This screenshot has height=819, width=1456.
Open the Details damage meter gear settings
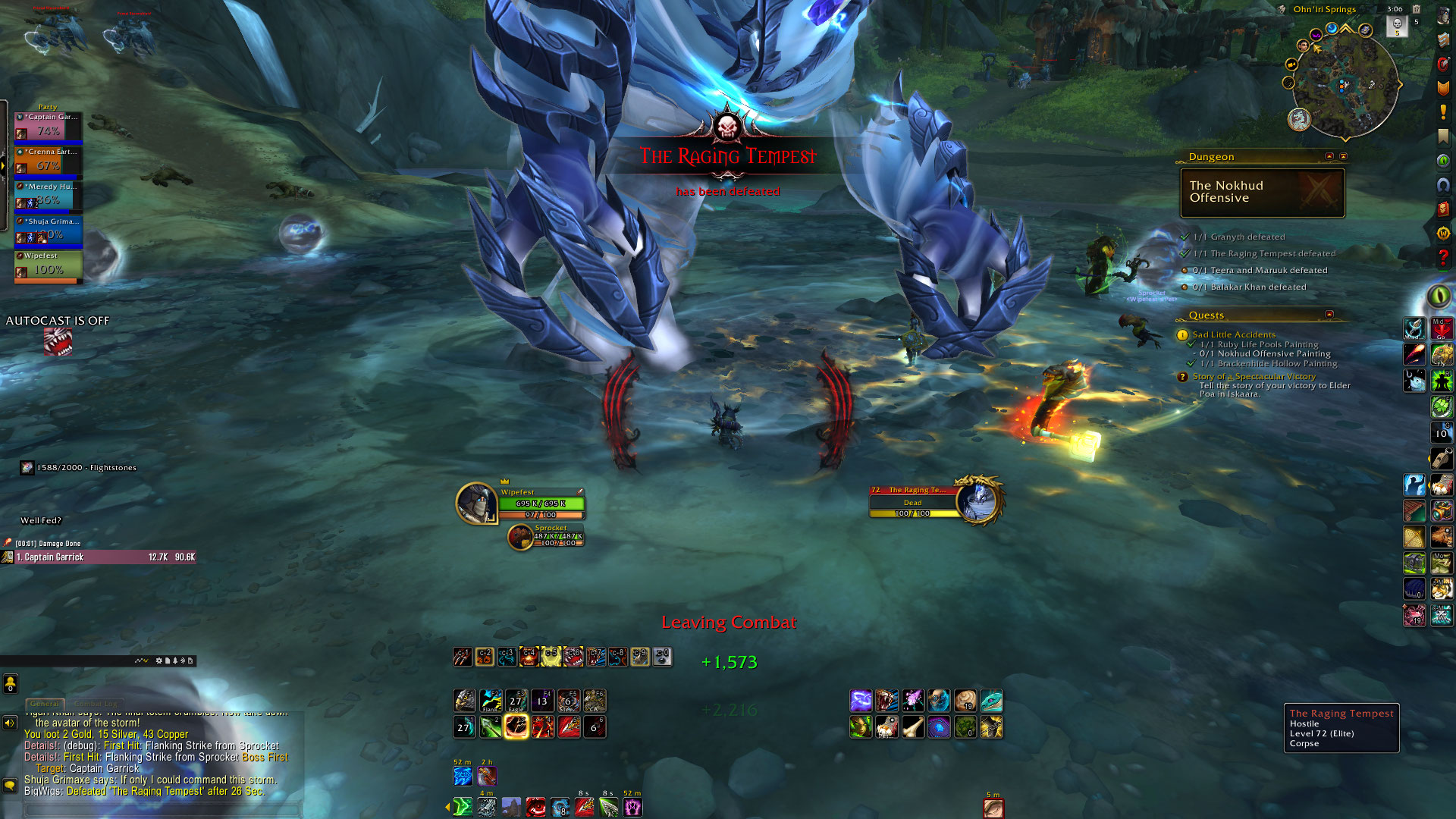click(x=159, y=661)
